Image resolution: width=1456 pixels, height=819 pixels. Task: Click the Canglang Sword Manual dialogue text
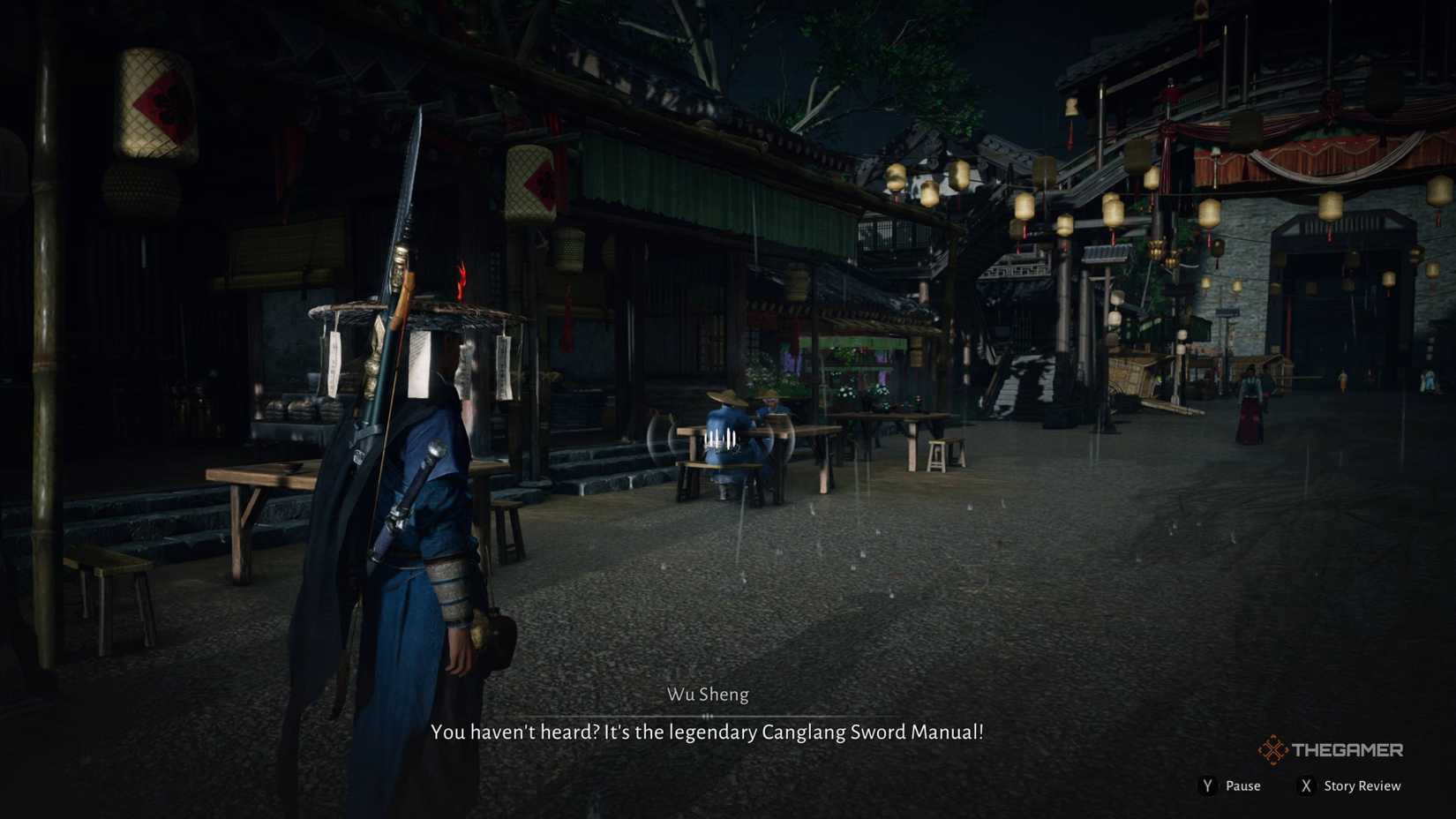(x=708, y=732)
